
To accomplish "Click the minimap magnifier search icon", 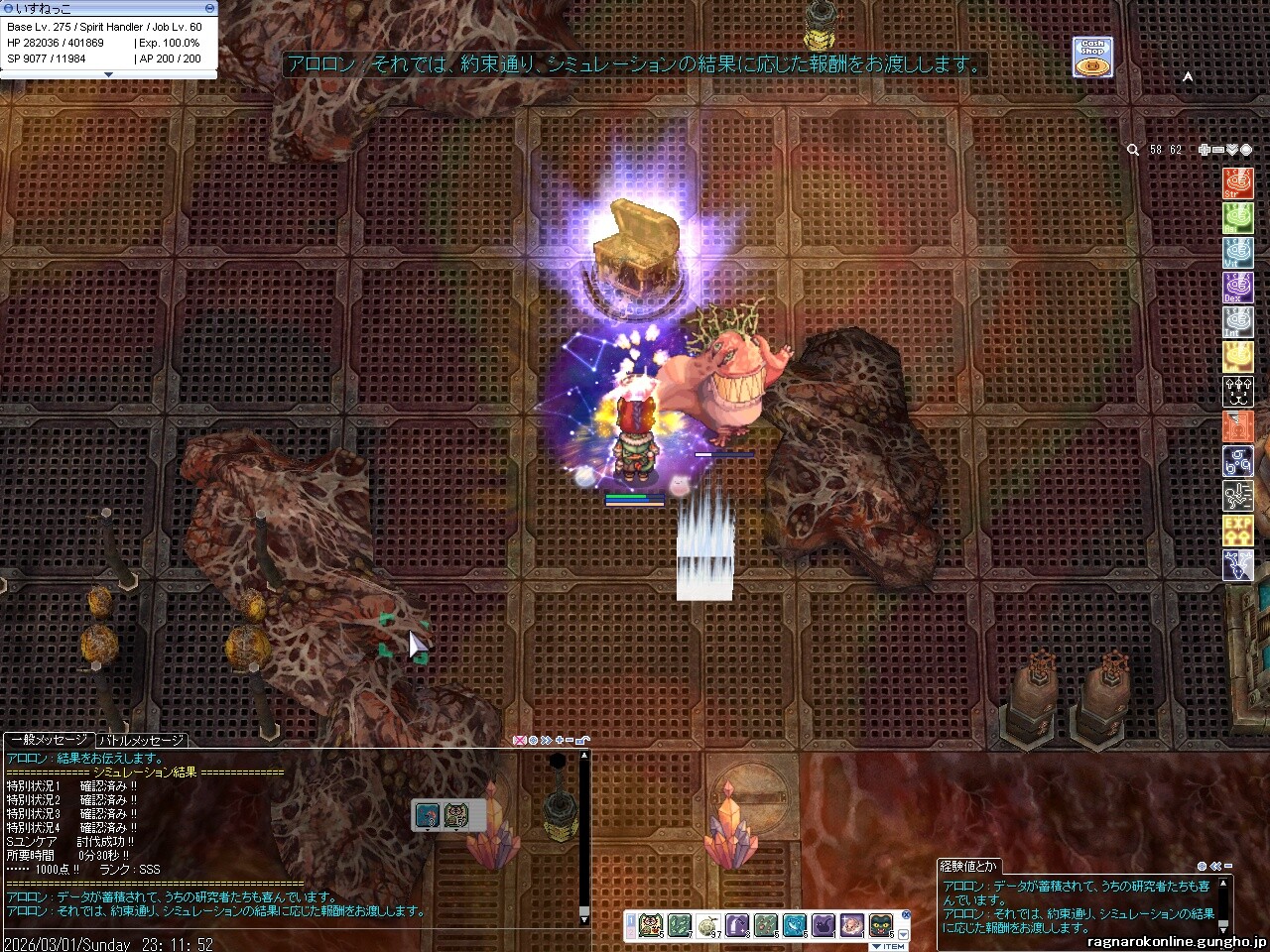I will point(1133,150).
